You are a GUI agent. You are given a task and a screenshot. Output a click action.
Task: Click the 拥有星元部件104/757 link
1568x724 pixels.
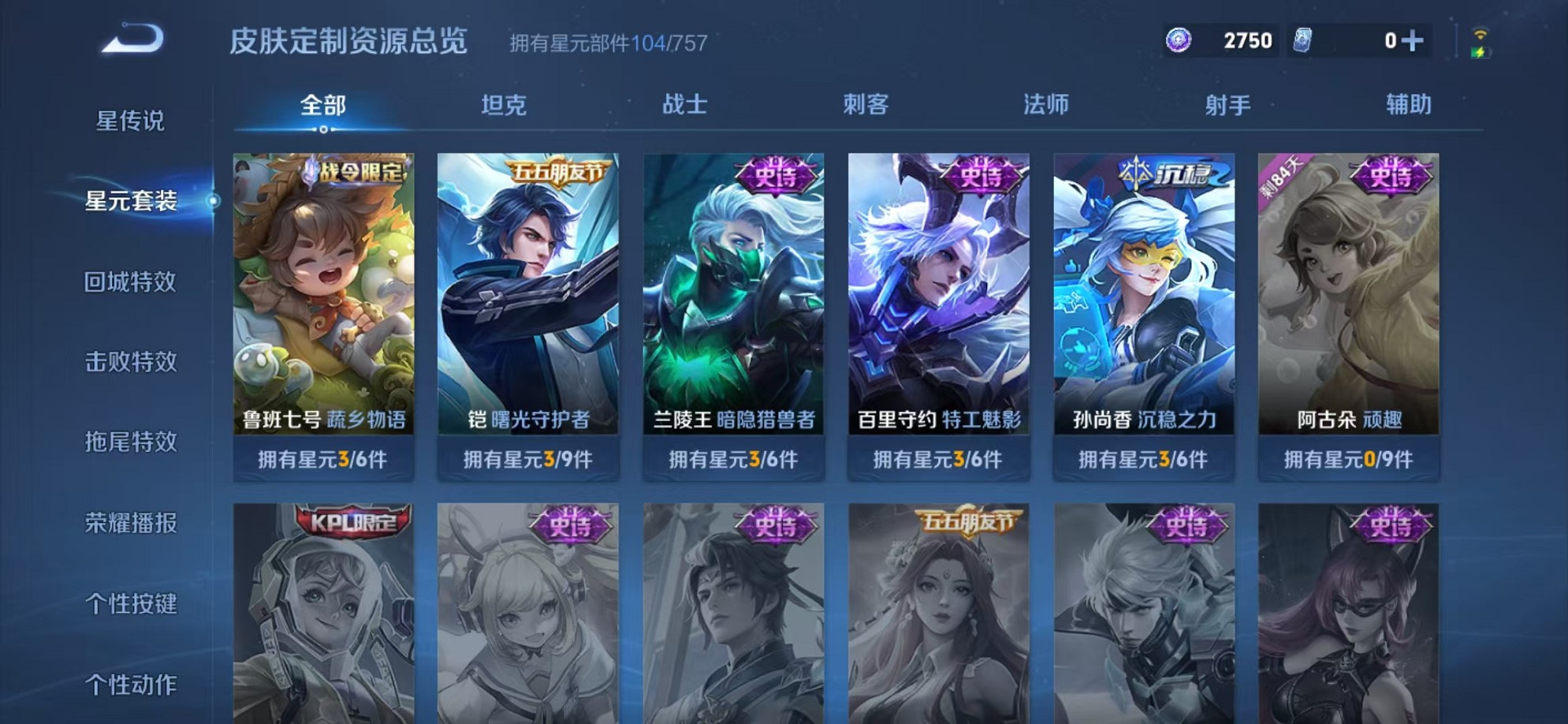pyautogui.click(x=607, y=43)
